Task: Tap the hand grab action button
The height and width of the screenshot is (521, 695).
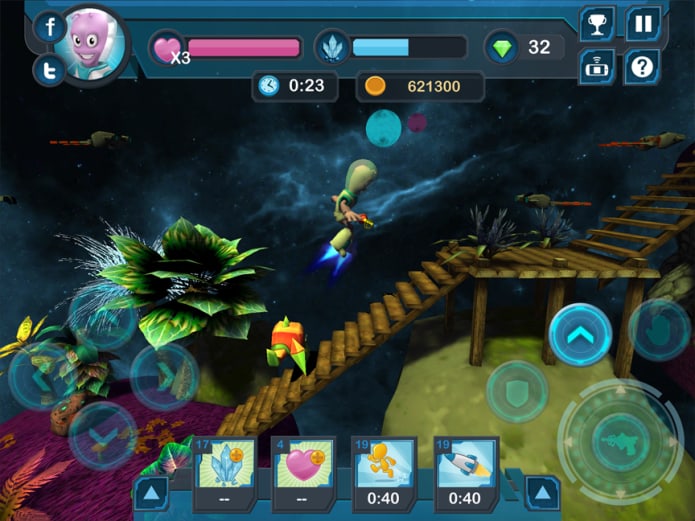Action: [x=658, y=329]
